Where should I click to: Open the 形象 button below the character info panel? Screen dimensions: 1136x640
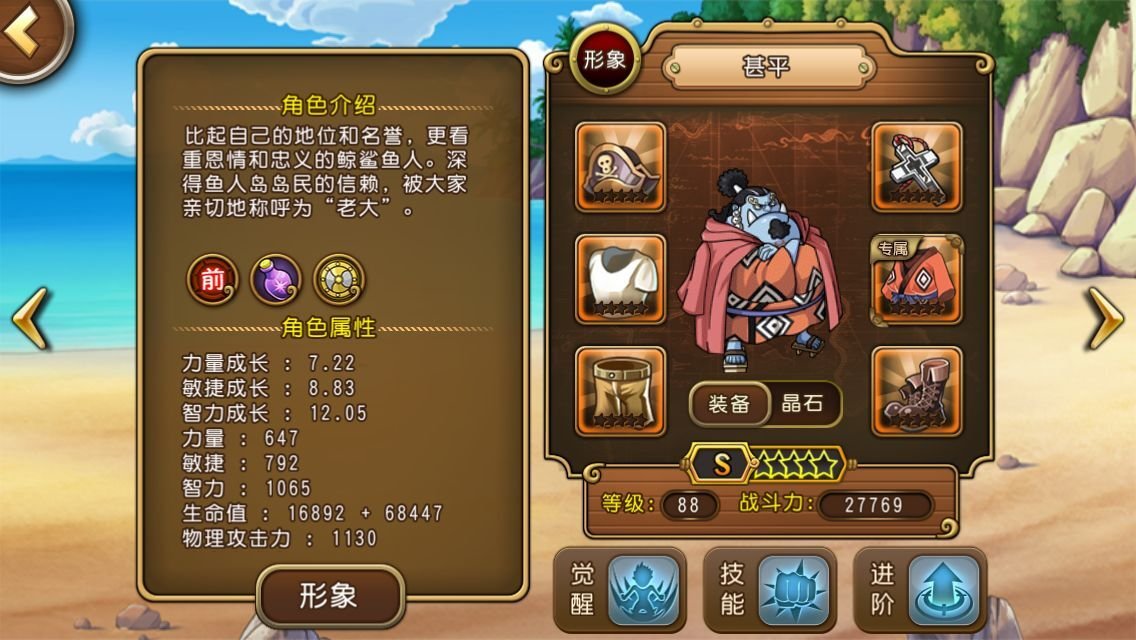coord(330,597)
